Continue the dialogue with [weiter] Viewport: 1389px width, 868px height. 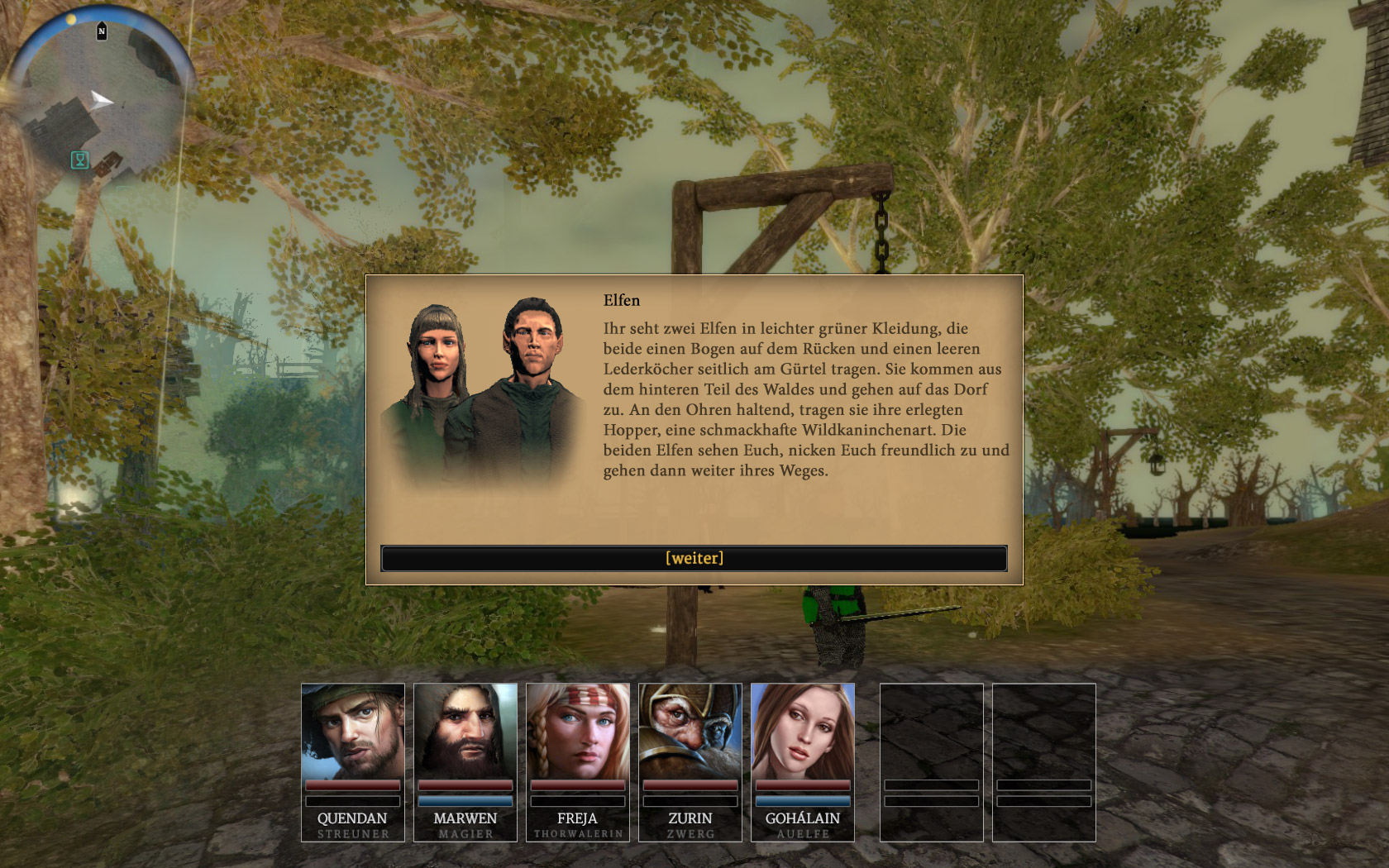[694, 558]
